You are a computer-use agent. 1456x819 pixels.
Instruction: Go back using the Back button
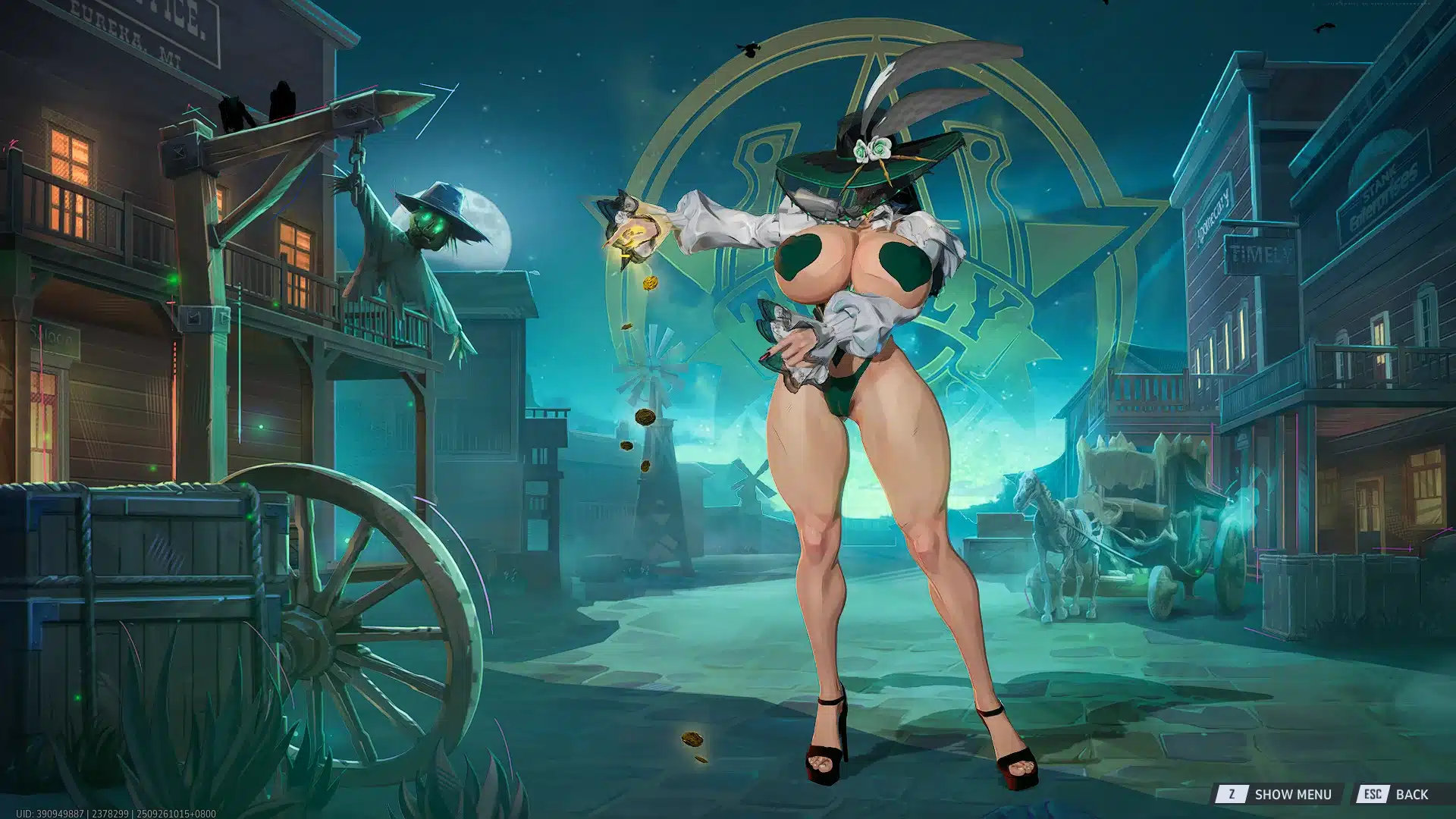tap(1395, 794)
